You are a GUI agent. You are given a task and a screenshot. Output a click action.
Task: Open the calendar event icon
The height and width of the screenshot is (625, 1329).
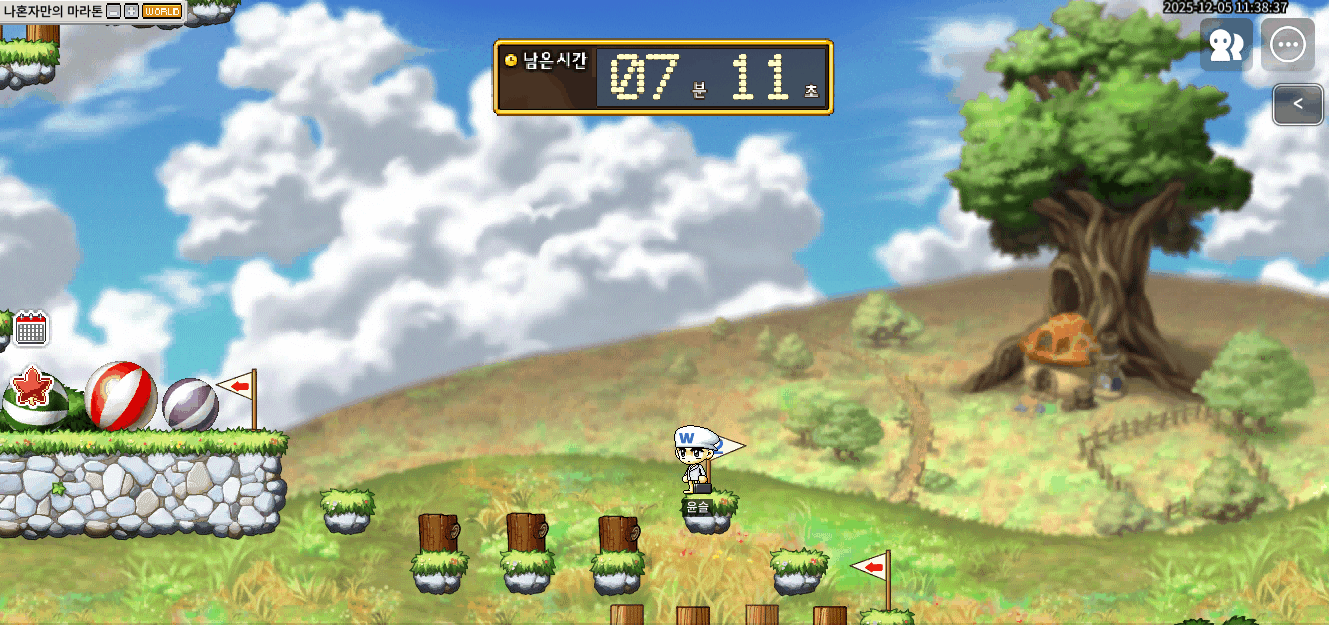[32, 328]
